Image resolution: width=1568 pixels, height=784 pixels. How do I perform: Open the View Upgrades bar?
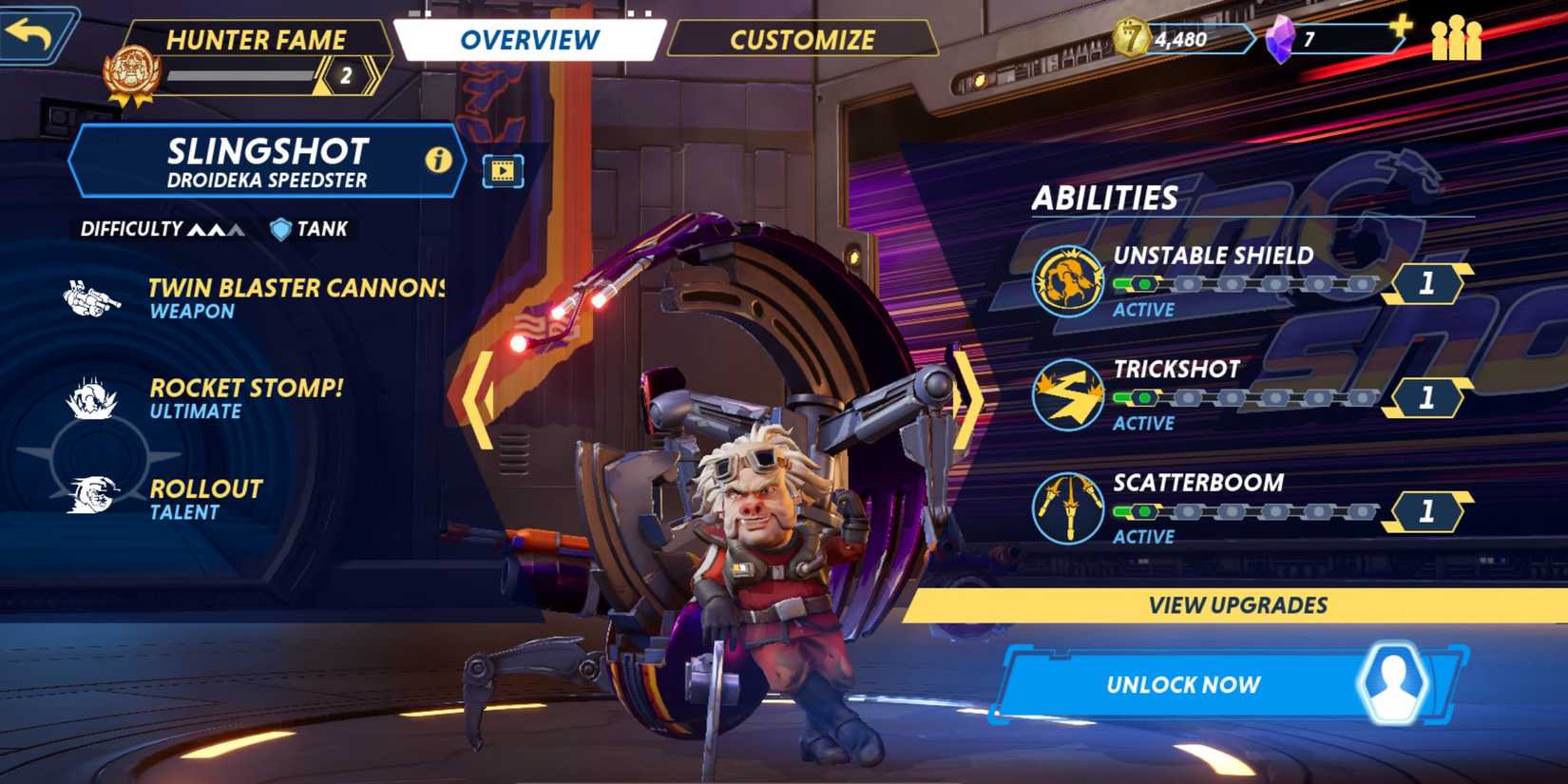coord(1236,605)
